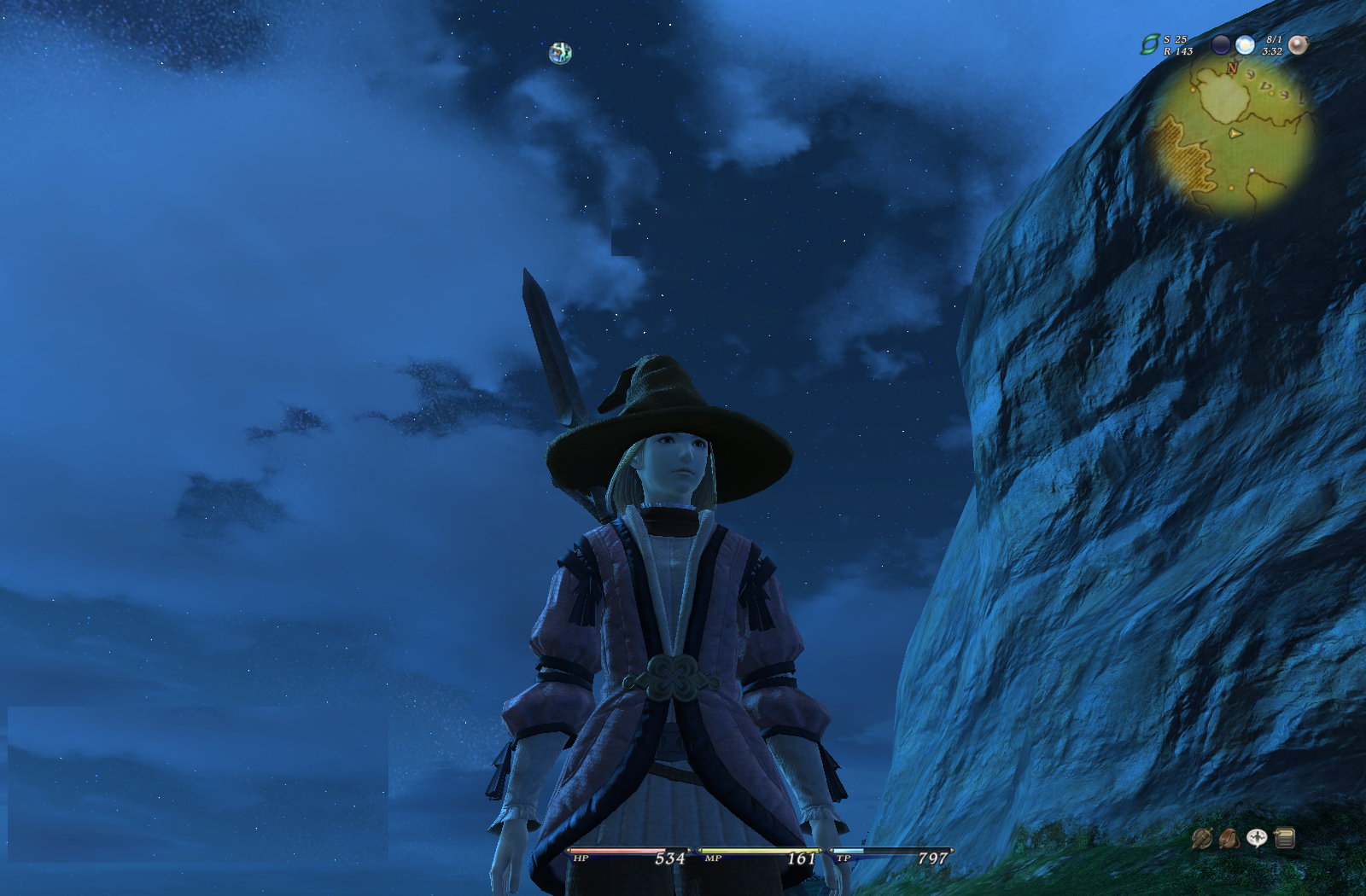This screenshot has height=896, width=1366.
Task: Click the linkshell pearl icon
Action: click(1298, 45)
